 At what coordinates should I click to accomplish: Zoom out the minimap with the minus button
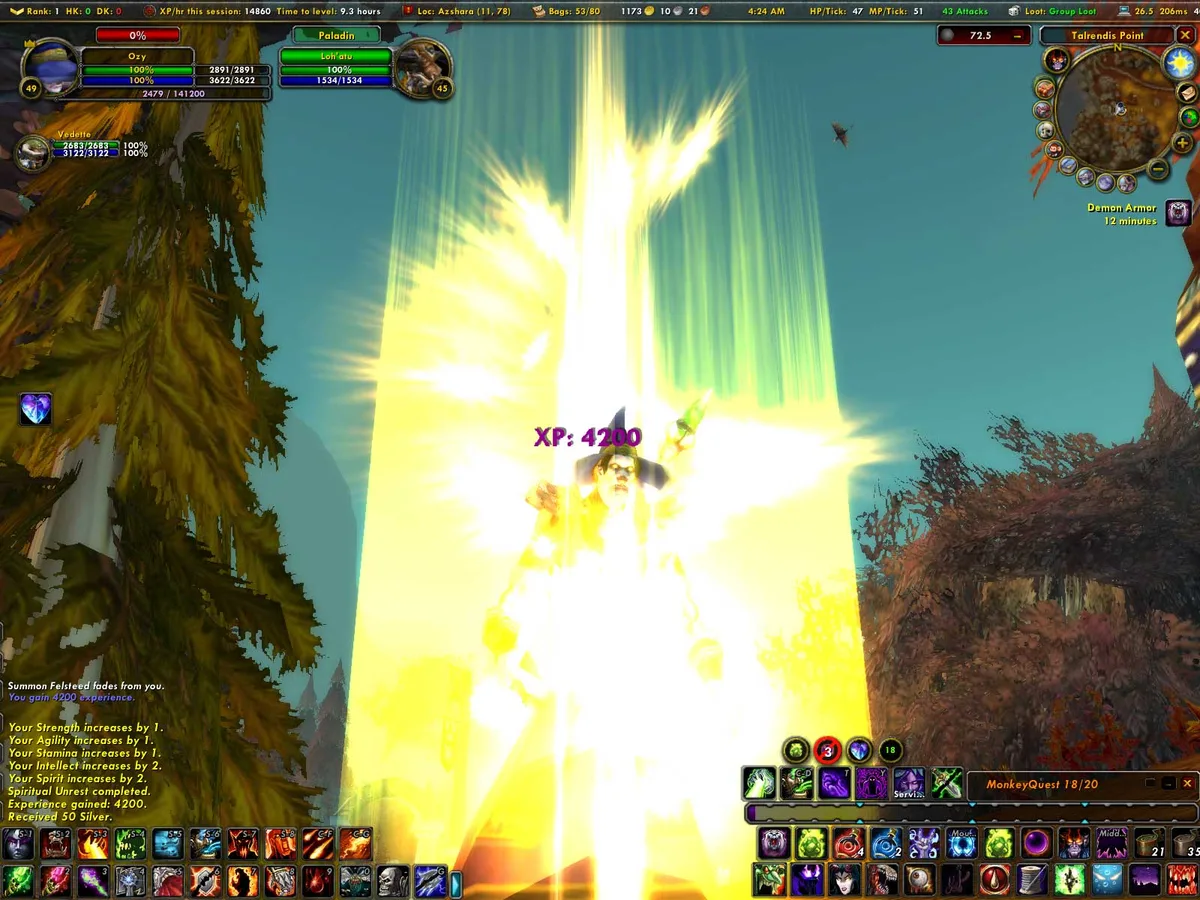click(1157, 168)
